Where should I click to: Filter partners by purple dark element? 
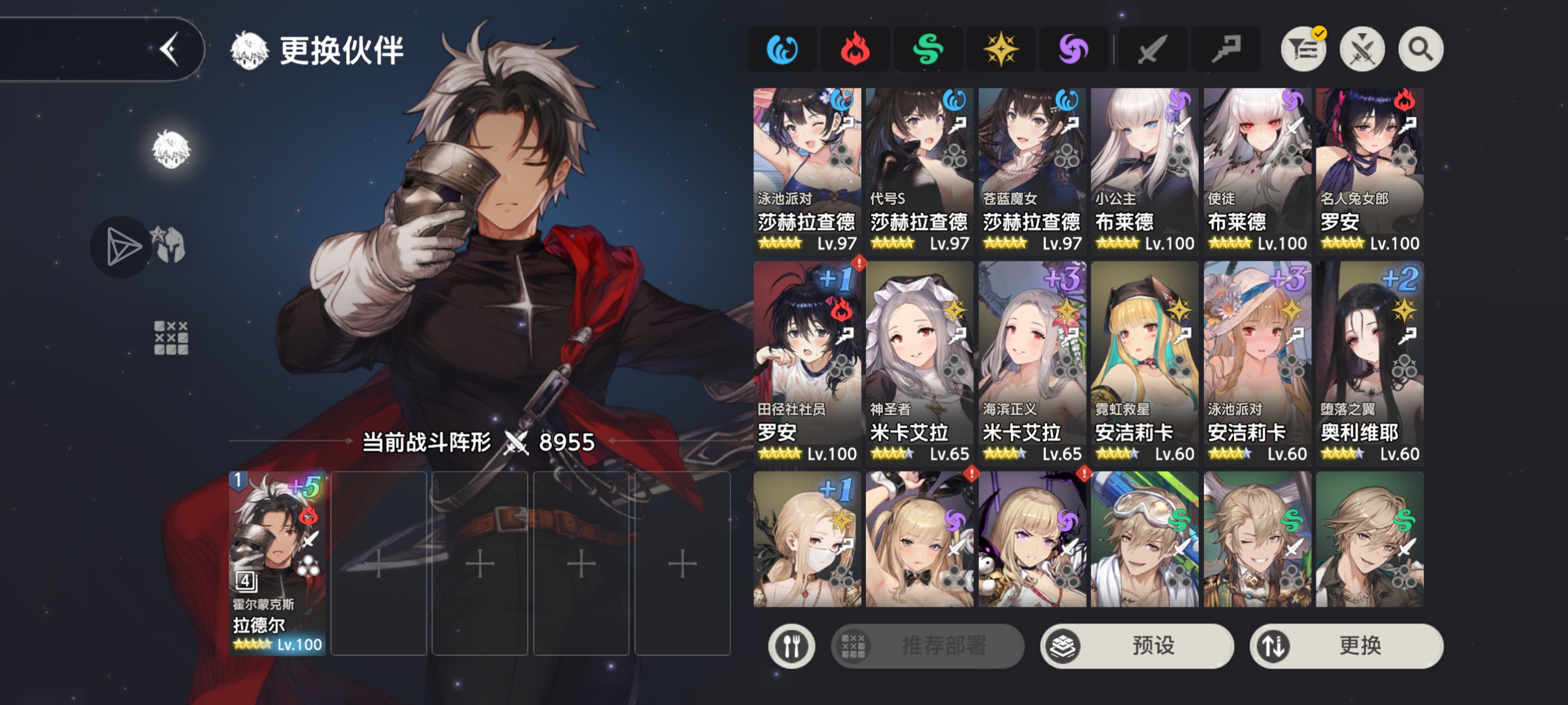(x=1073, y=49)
